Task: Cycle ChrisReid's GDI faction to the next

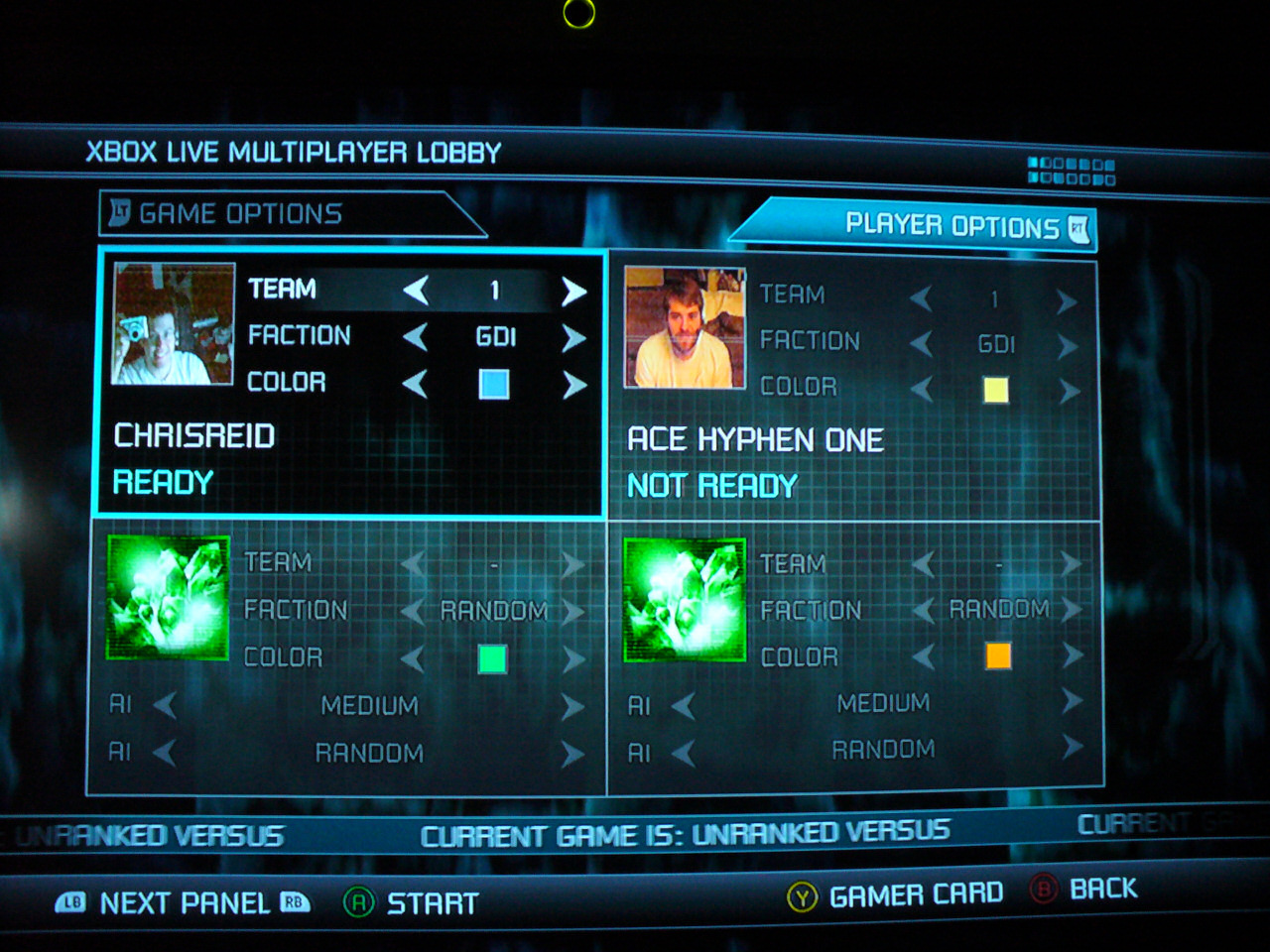Action: click(573, 338)
